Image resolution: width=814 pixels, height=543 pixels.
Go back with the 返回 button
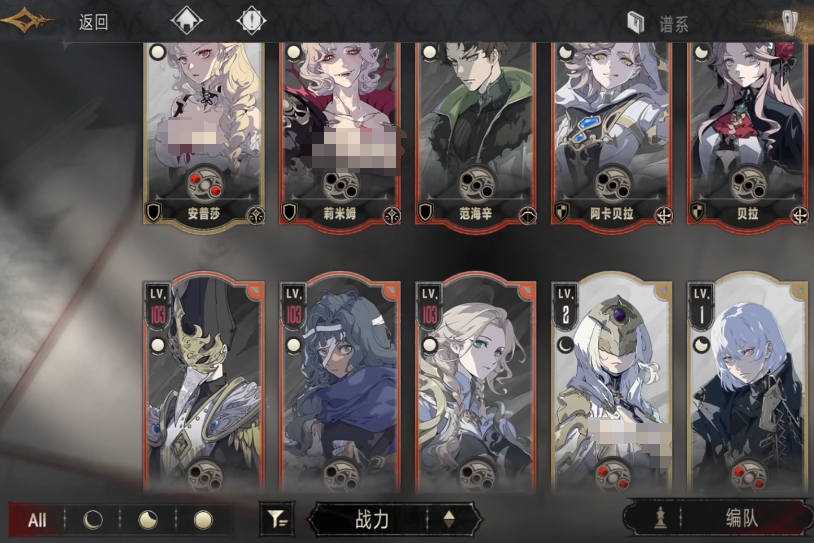(93, 22)
